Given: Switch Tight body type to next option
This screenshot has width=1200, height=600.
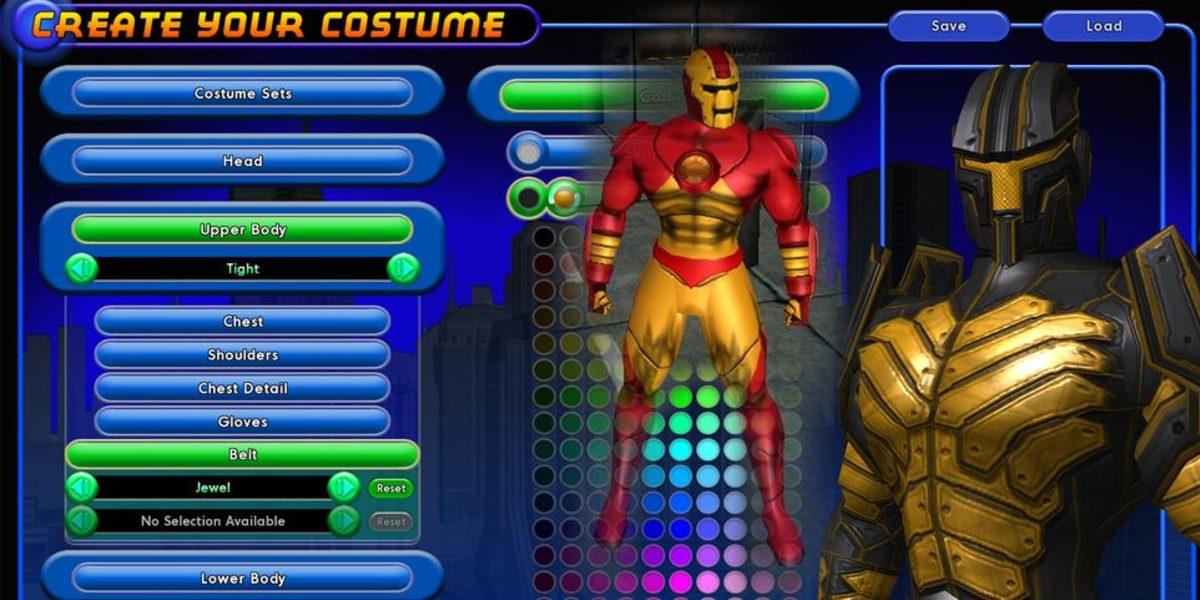Looking at the screenshot, I should [x=403, y=268].
